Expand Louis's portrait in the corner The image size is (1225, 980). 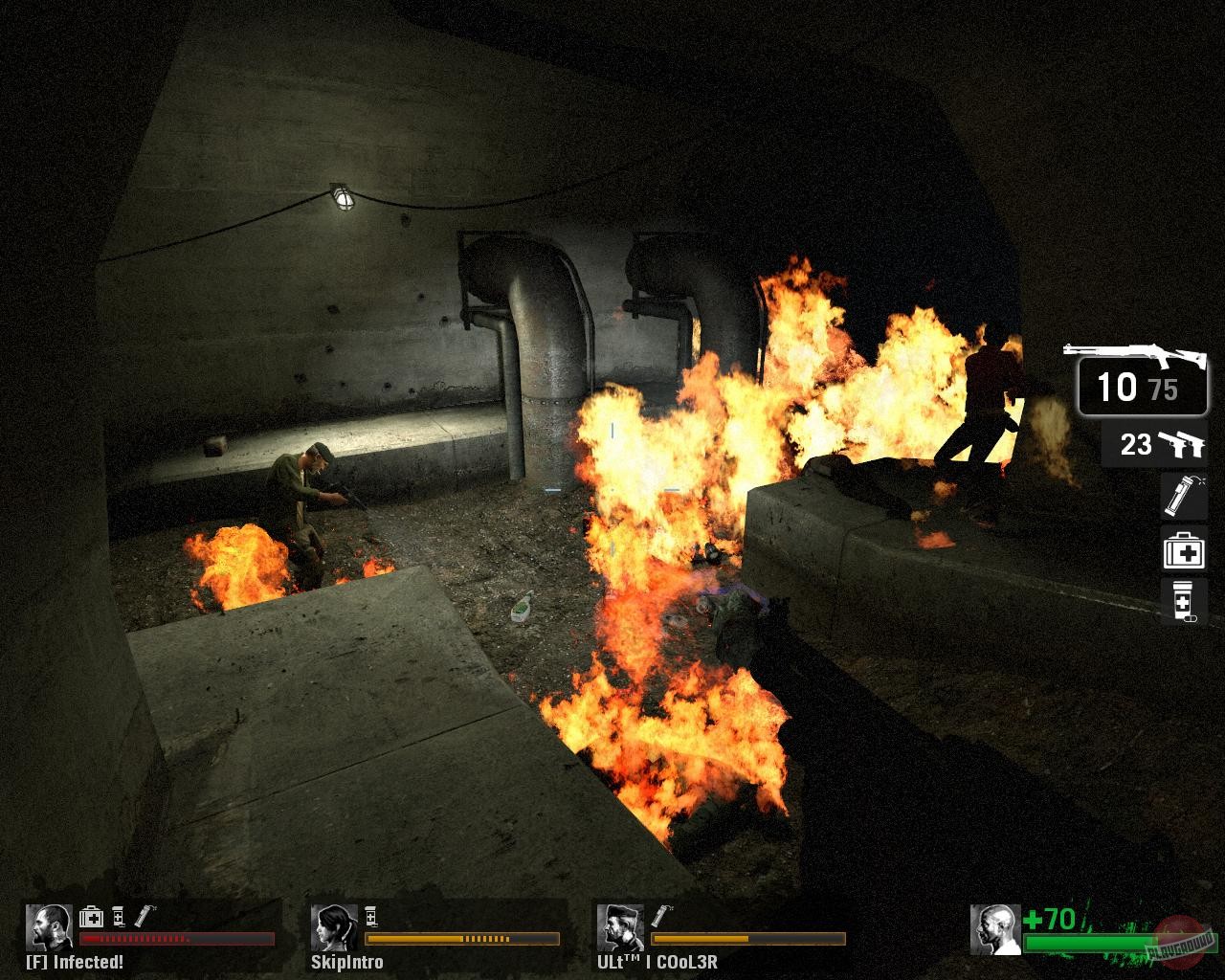tap(993, 930)
